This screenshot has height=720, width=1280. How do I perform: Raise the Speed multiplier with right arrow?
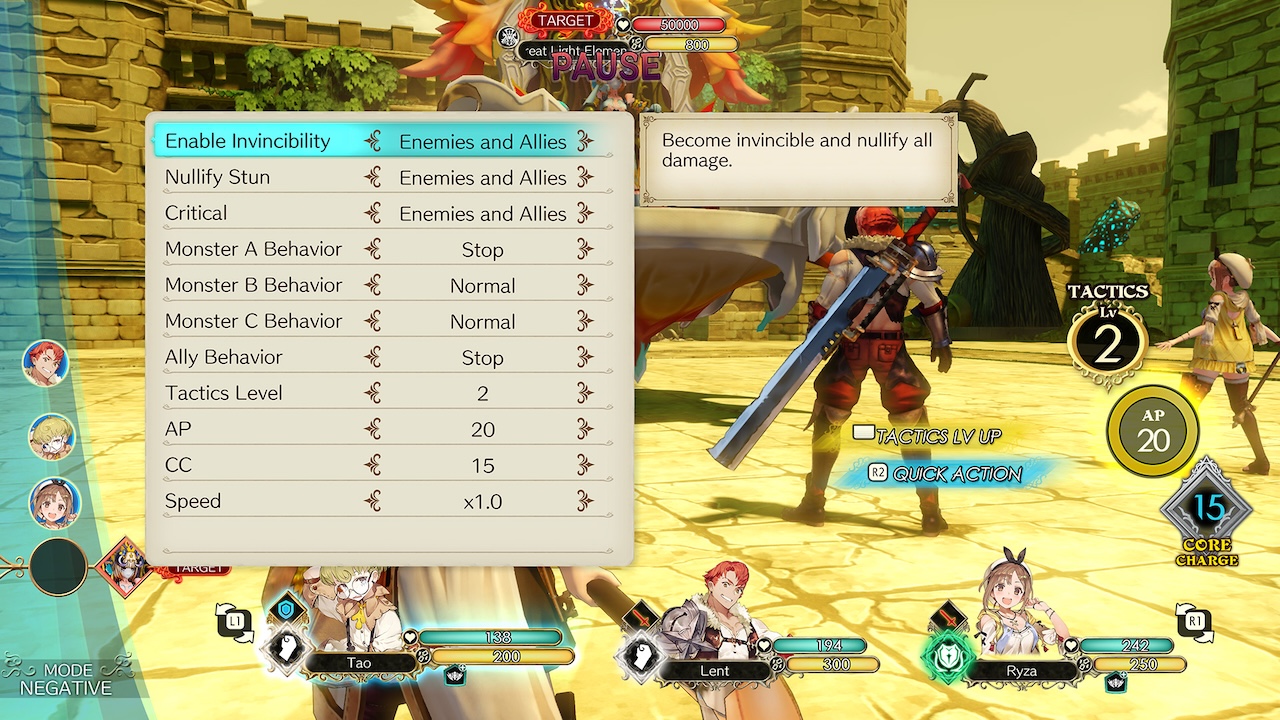(586, 501)
